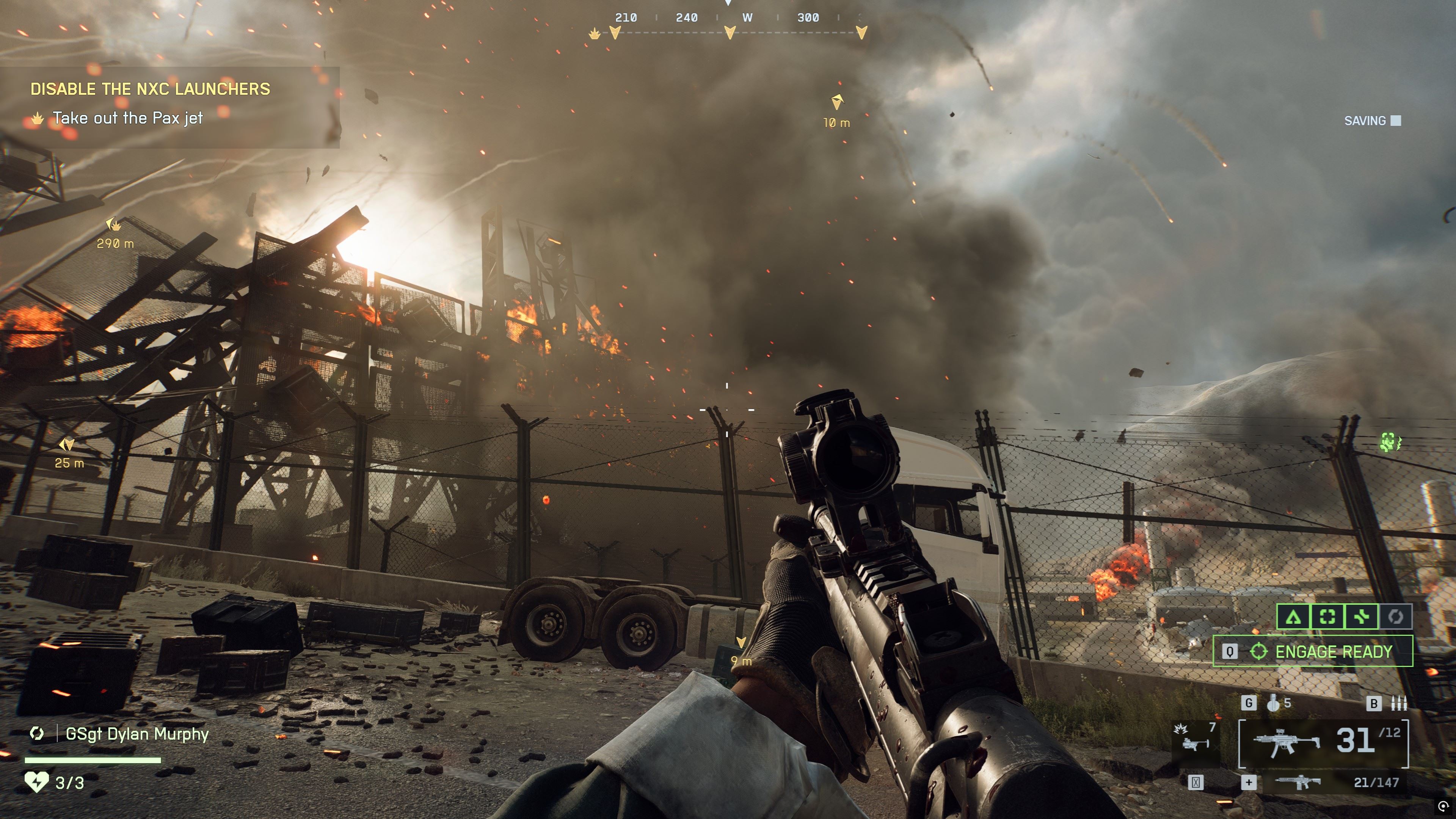Toggle the three-bullet fire mode icon

click(1398, 703)
